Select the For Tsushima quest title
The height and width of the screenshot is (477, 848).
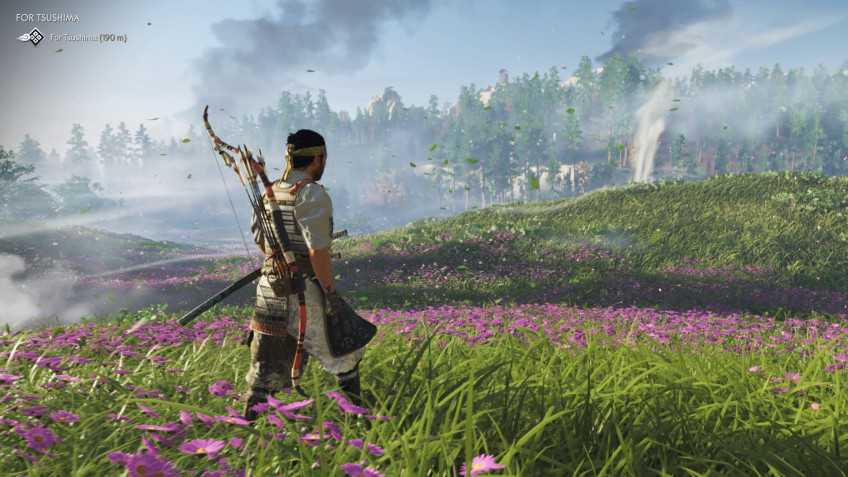tap(47, 17)
